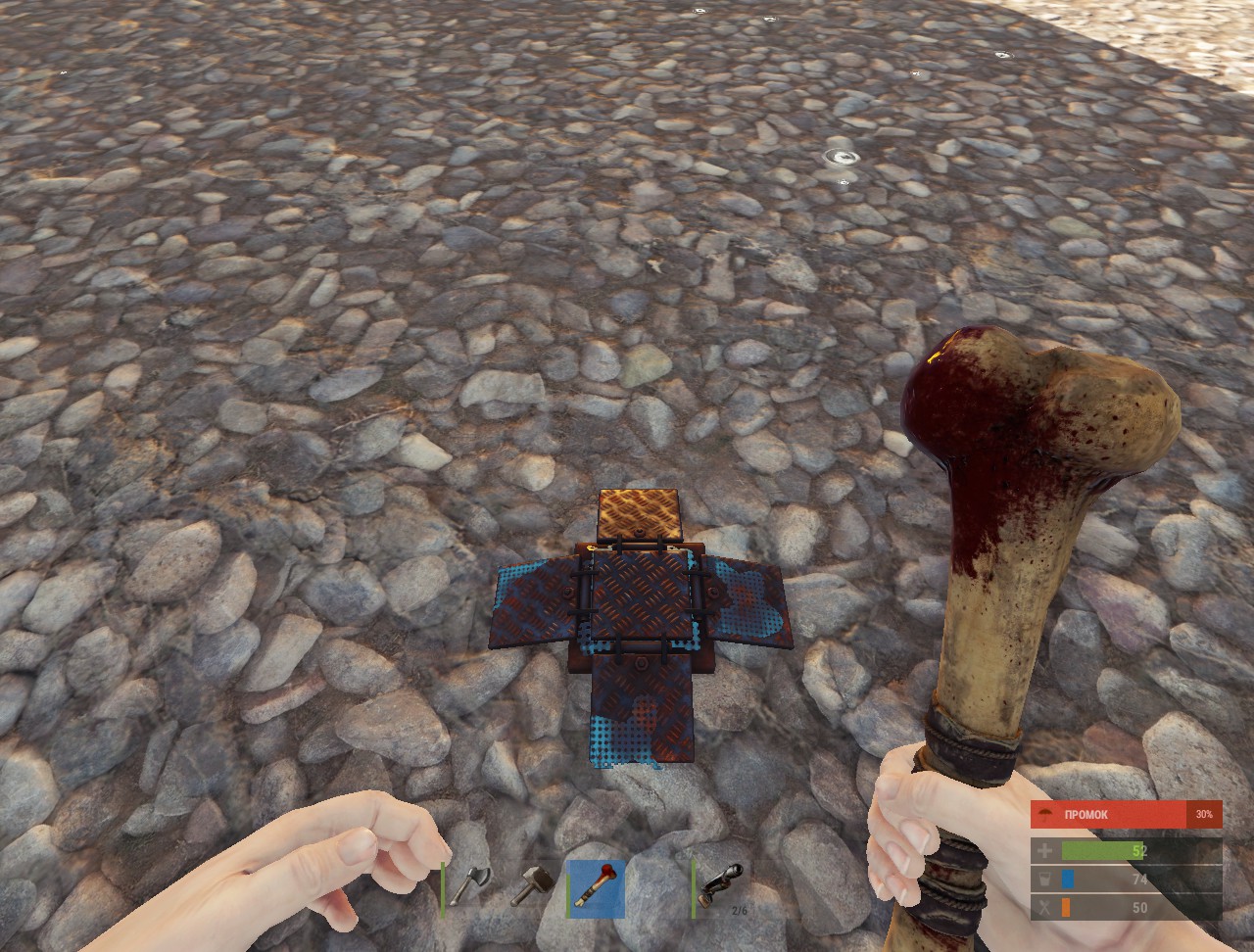Image resolution: width=1254 pixels, height=952 pixels.
Task: Switch to the shotgun showing 2/6
Action: (722, 887)
